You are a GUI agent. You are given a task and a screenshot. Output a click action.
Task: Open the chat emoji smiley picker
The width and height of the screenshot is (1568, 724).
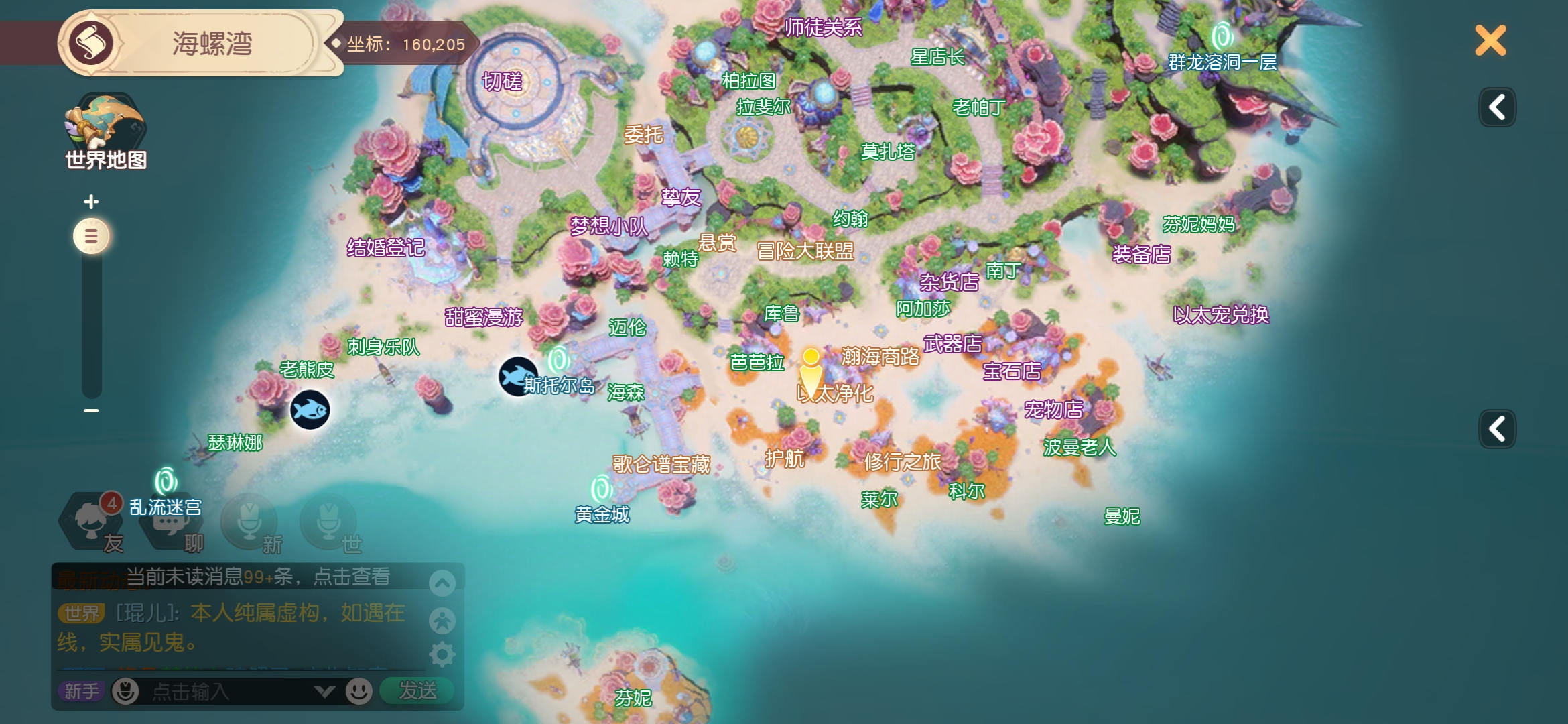click(x=359, y=691)
